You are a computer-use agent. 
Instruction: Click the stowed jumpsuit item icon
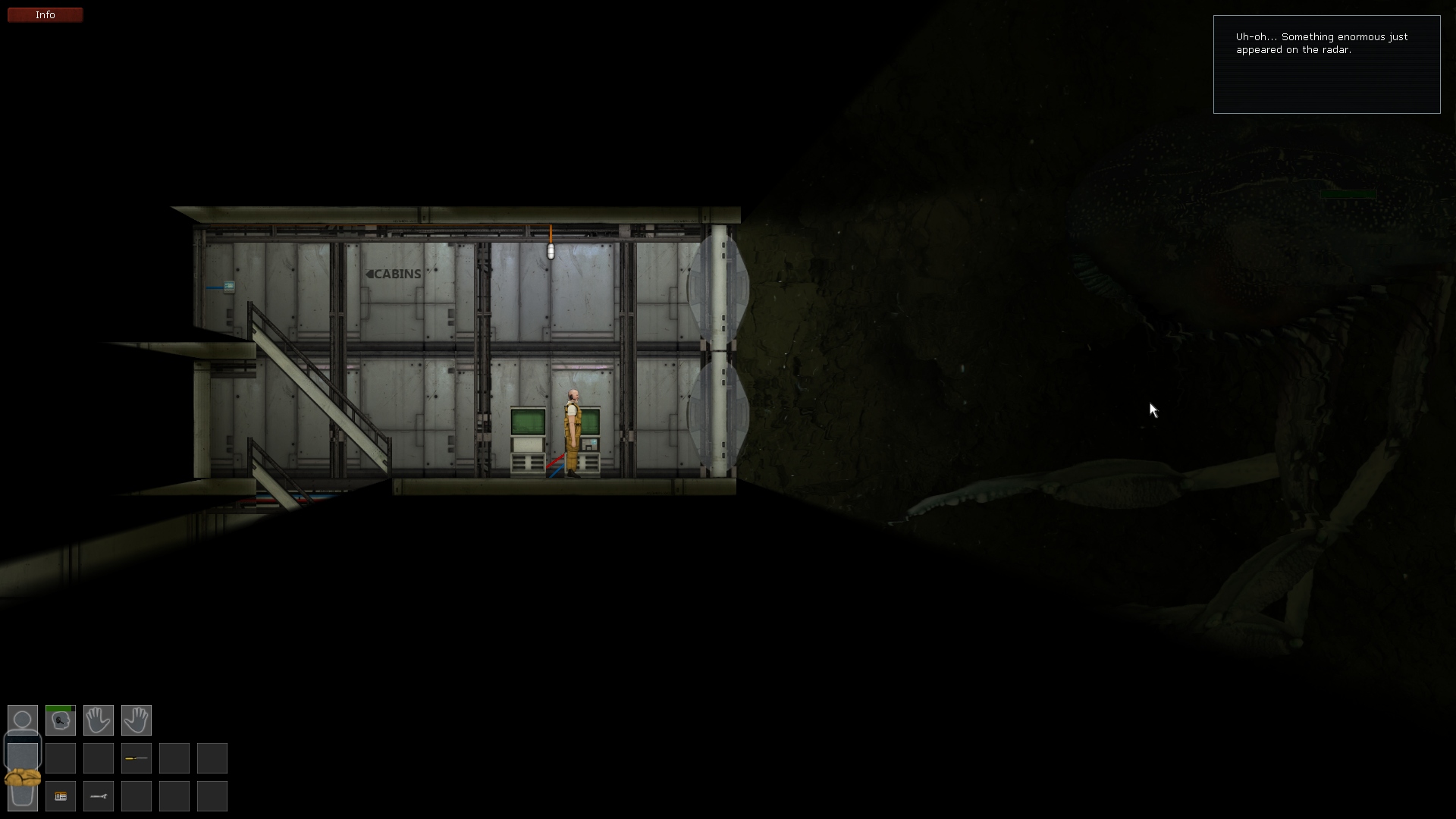click(x=22, y=777)
